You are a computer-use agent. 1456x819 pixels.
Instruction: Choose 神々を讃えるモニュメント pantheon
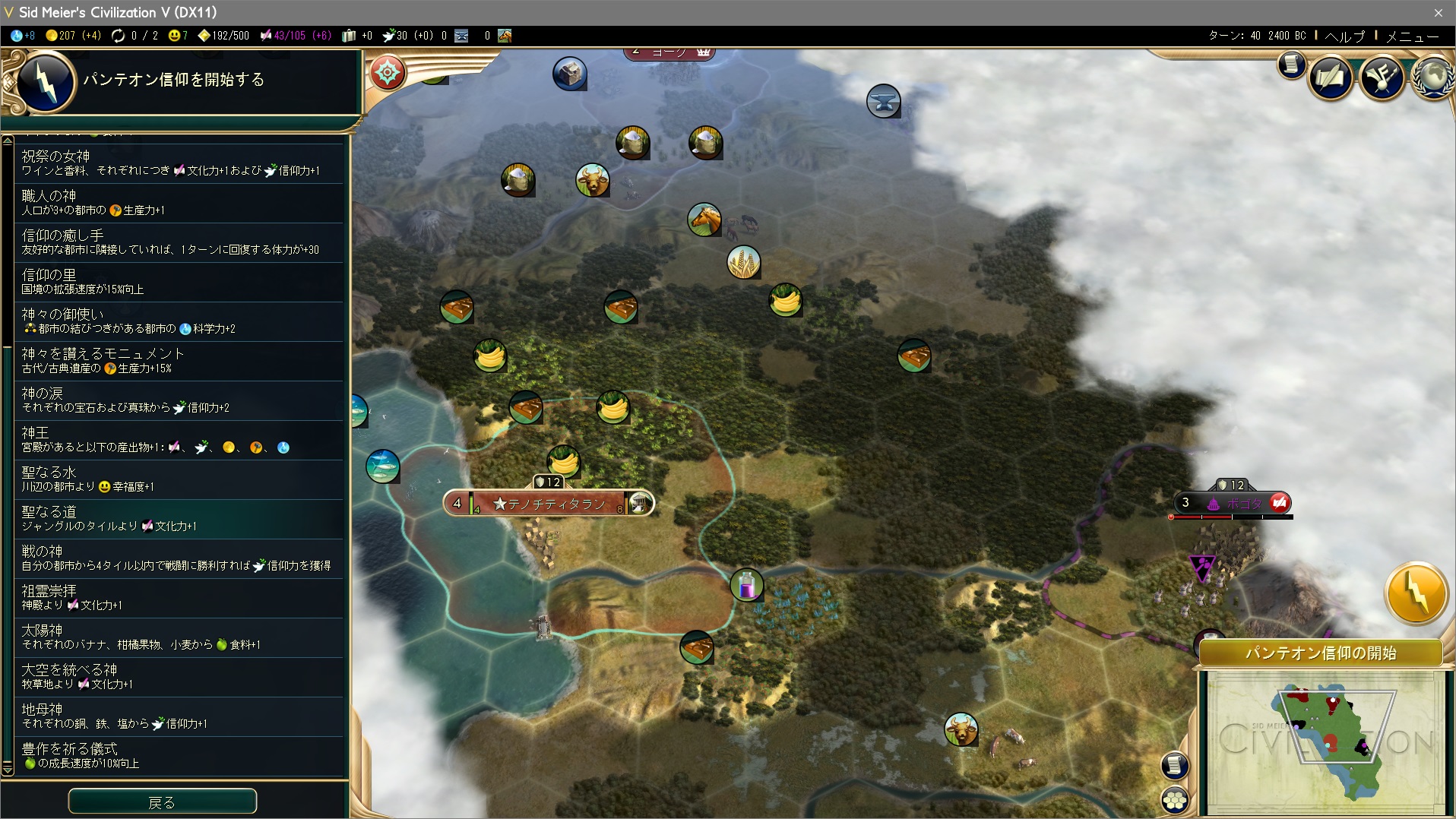181,361
